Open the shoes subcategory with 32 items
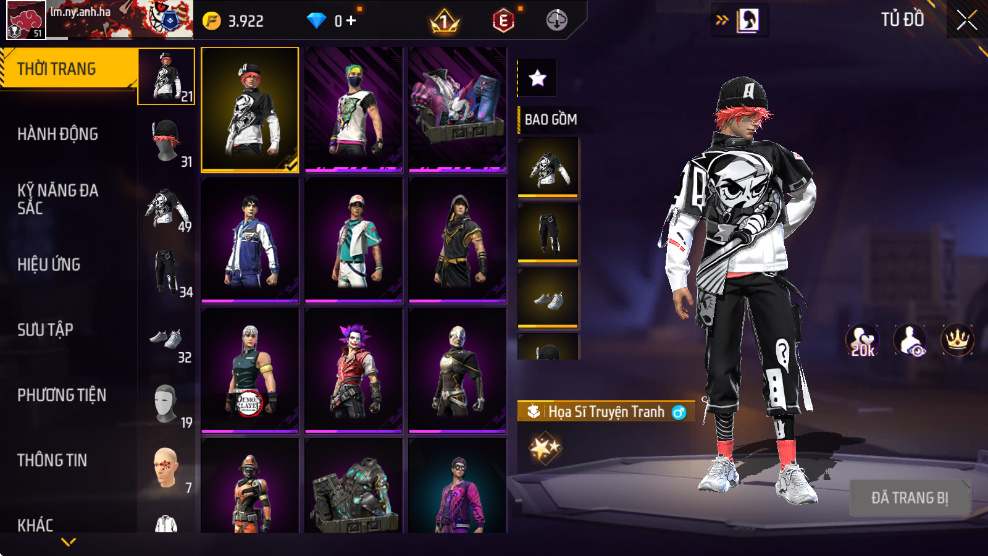 (x=167, y=342)
